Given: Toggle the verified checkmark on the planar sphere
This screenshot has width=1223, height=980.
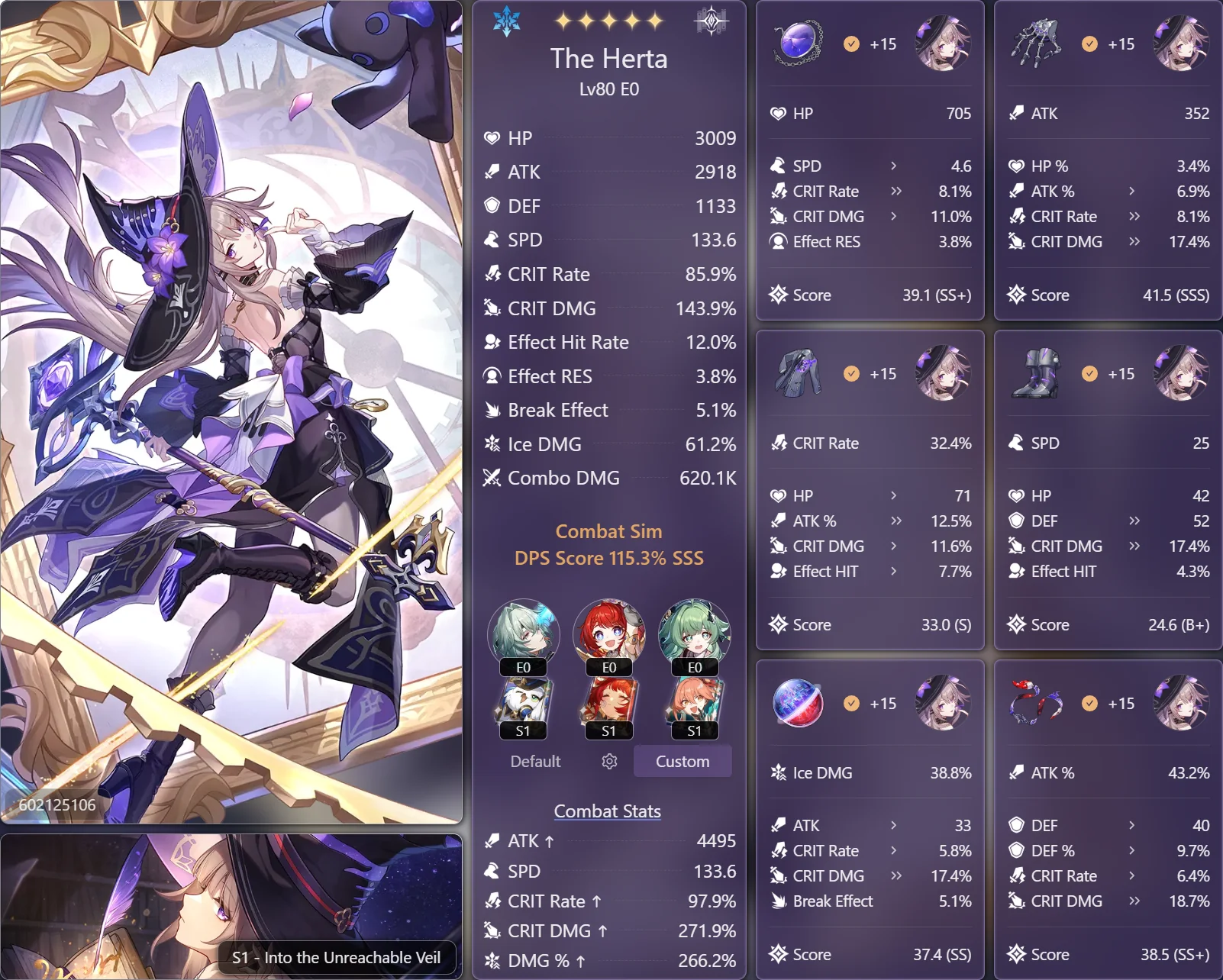Looking at the screenshot, I should 850,704.
